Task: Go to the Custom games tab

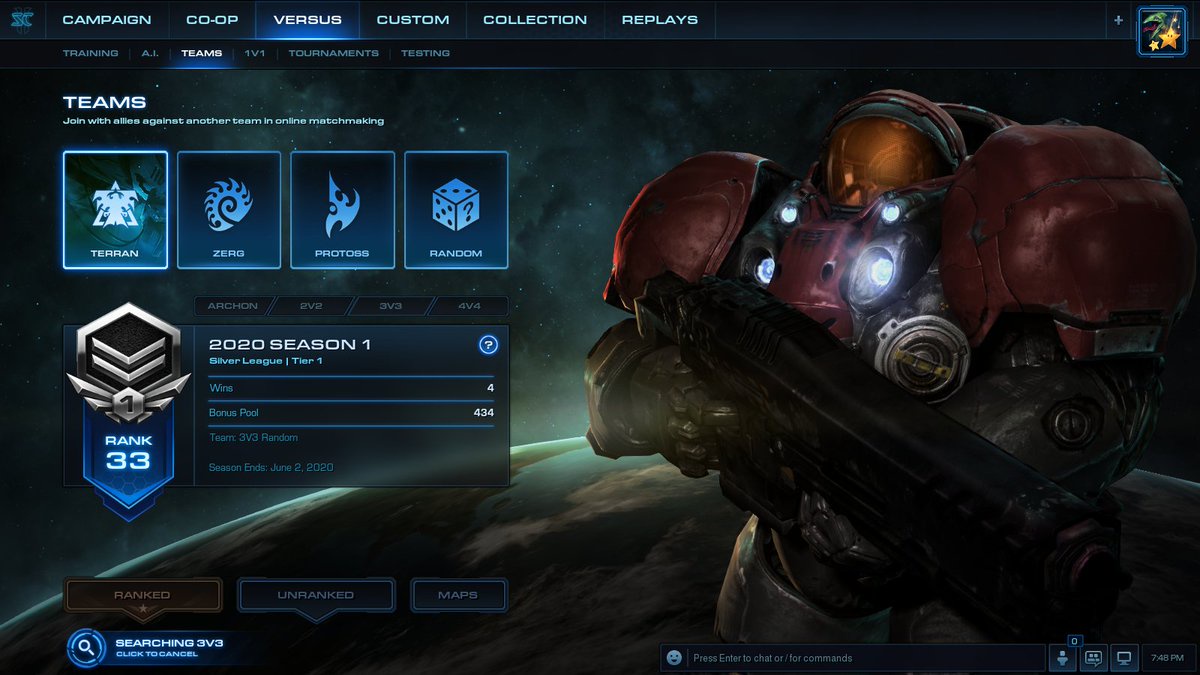Action: pos(413,20)
